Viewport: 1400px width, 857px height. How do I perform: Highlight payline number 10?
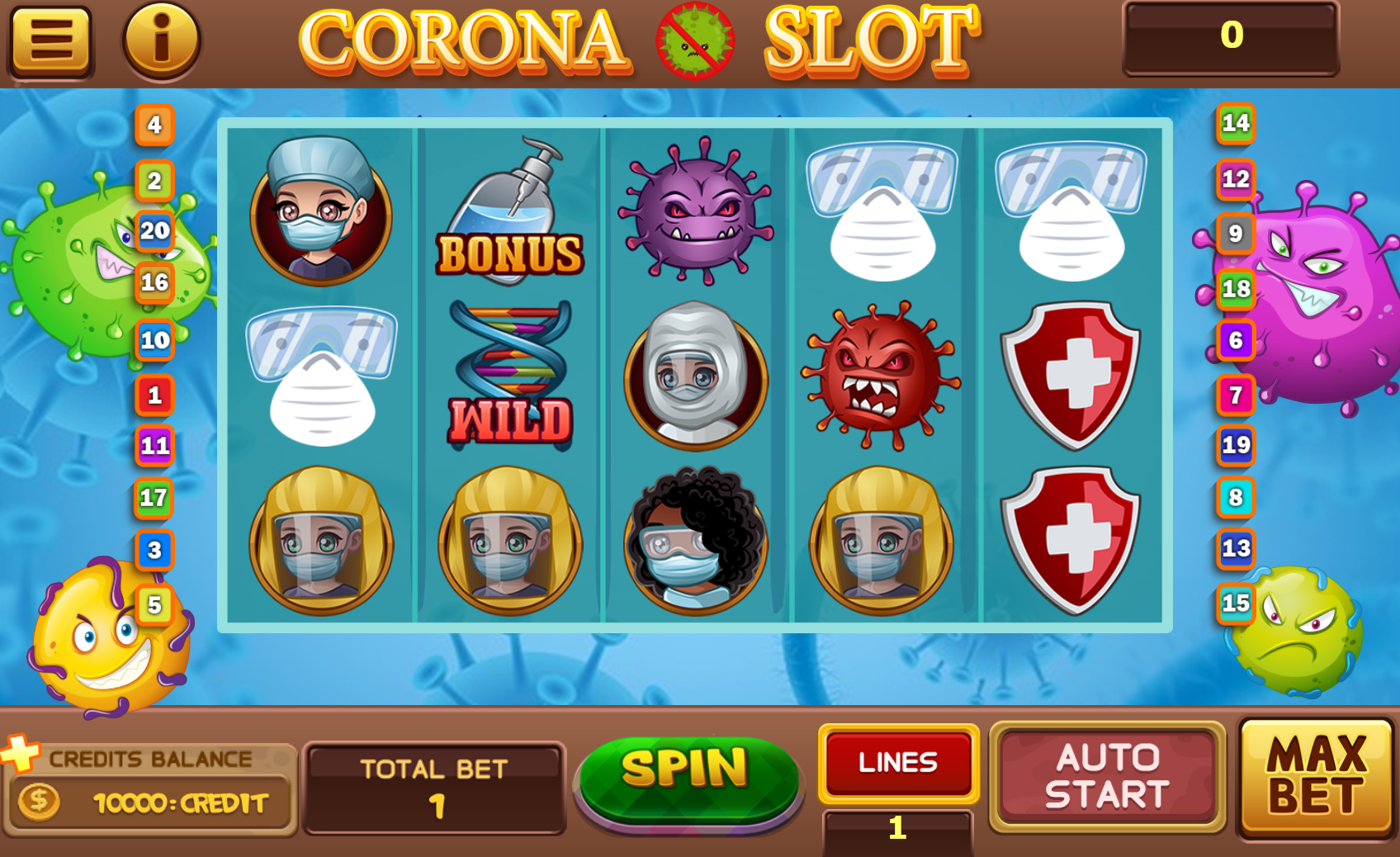154,340
